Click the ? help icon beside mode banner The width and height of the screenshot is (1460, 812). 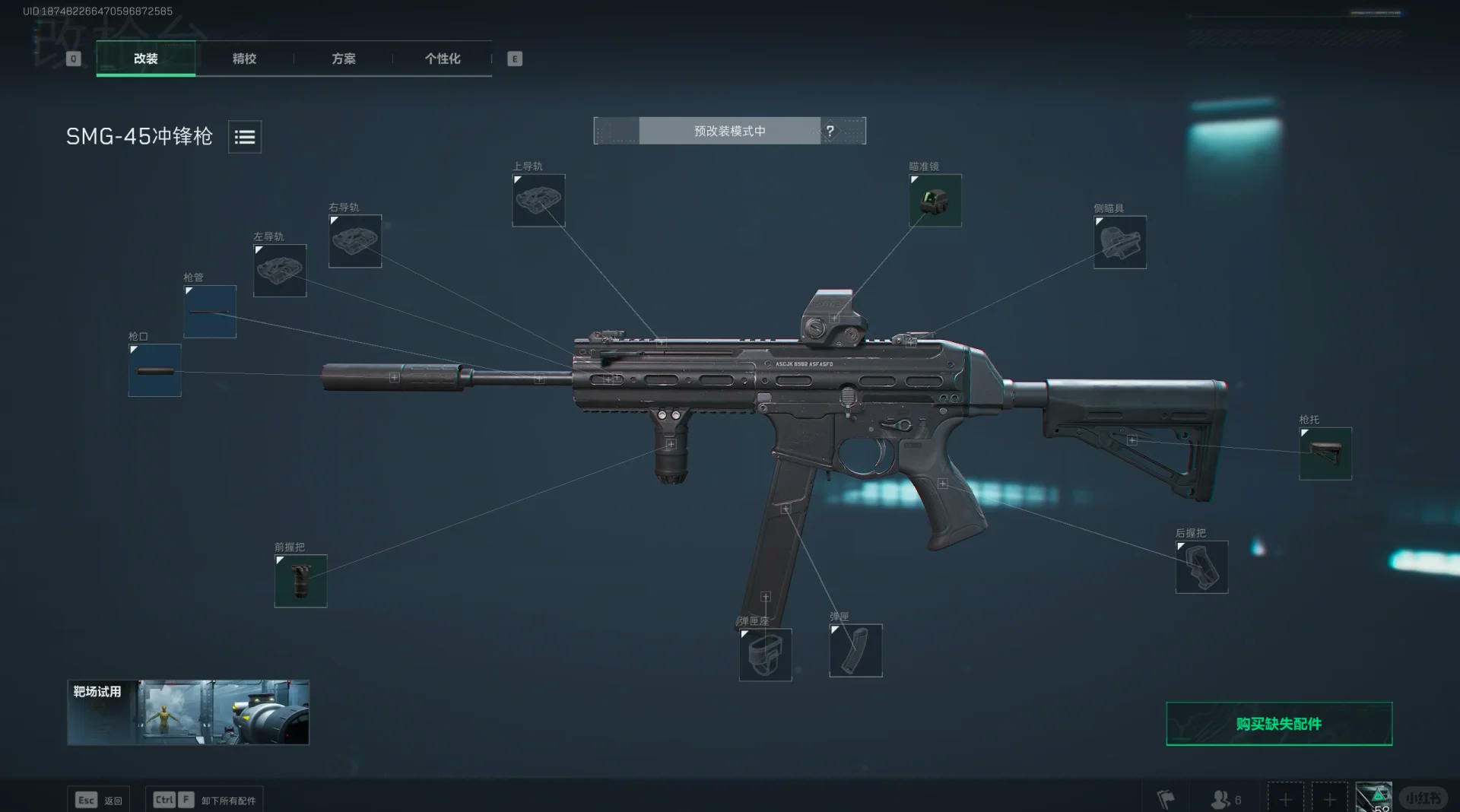point(830,130)
